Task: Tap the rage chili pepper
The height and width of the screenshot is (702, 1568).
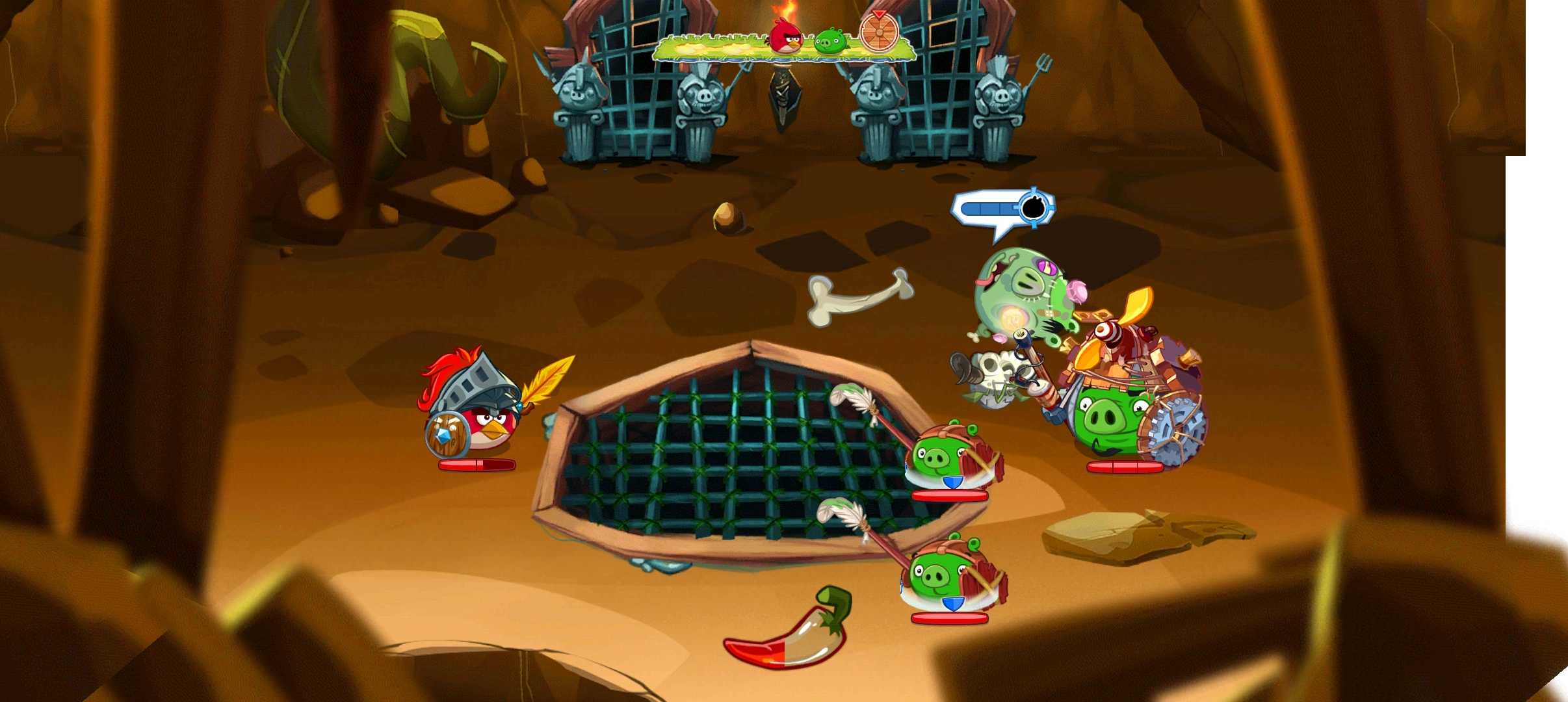Action: pos(788,632)
